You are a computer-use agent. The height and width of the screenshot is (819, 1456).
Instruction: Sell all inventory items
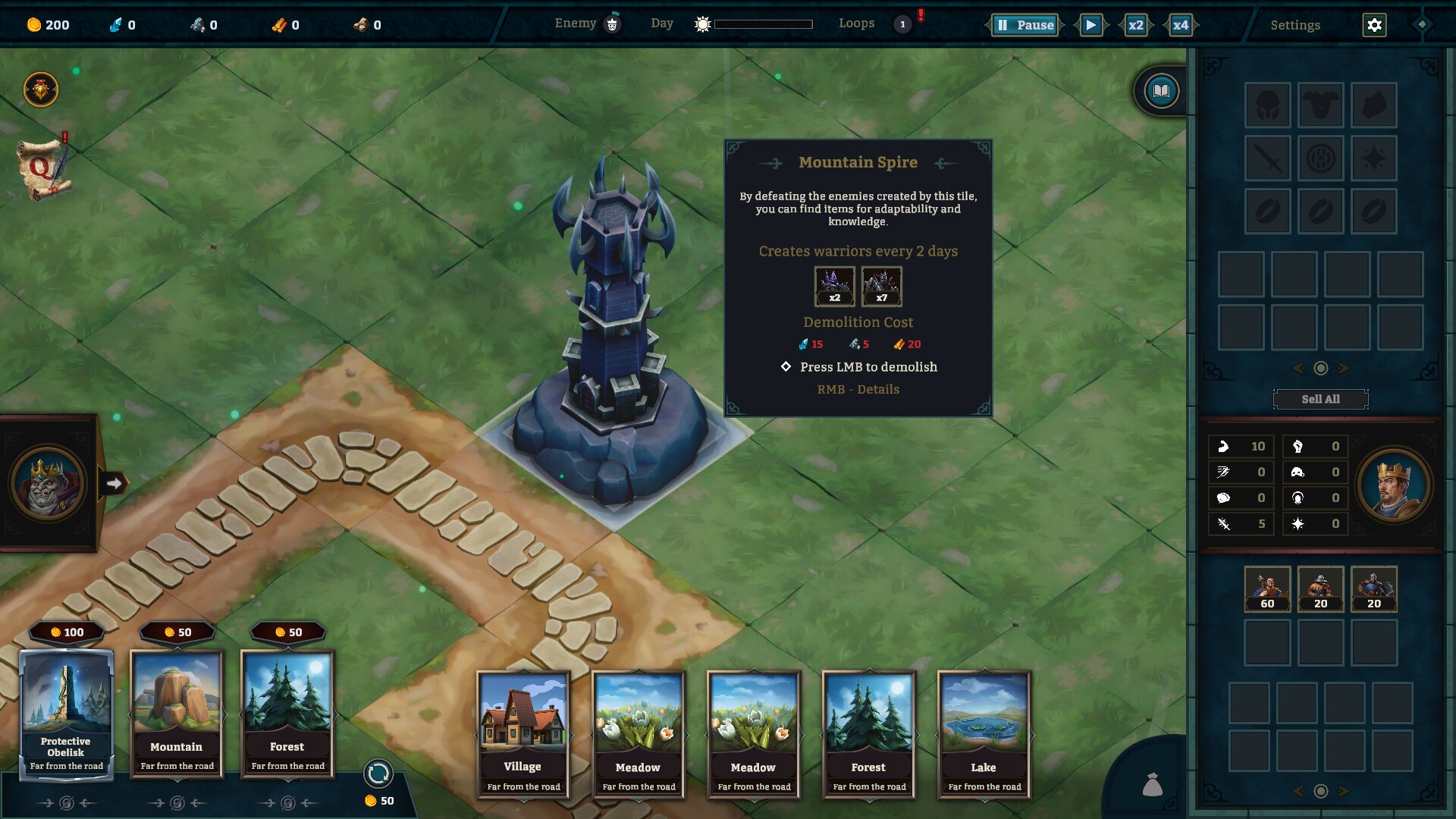coord(1320,399)
